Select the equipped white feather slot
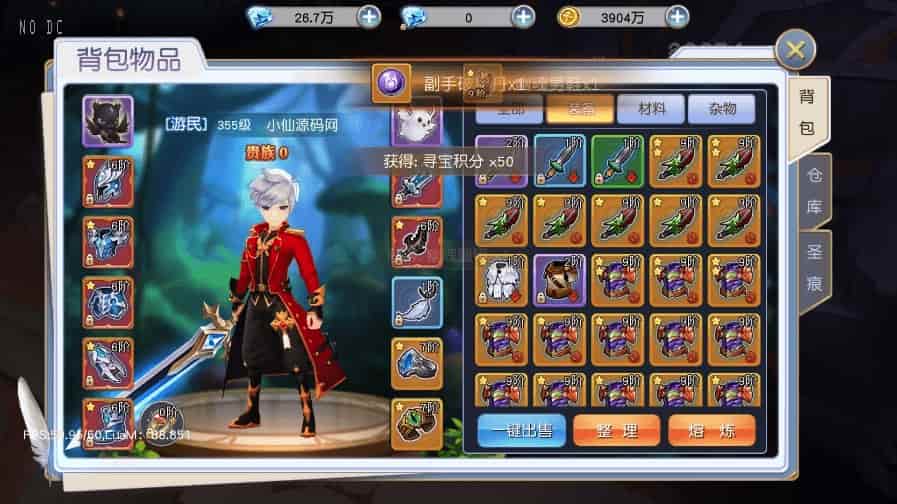The height and width of the screenshot is (504, 897). click(x=417, y=302)
